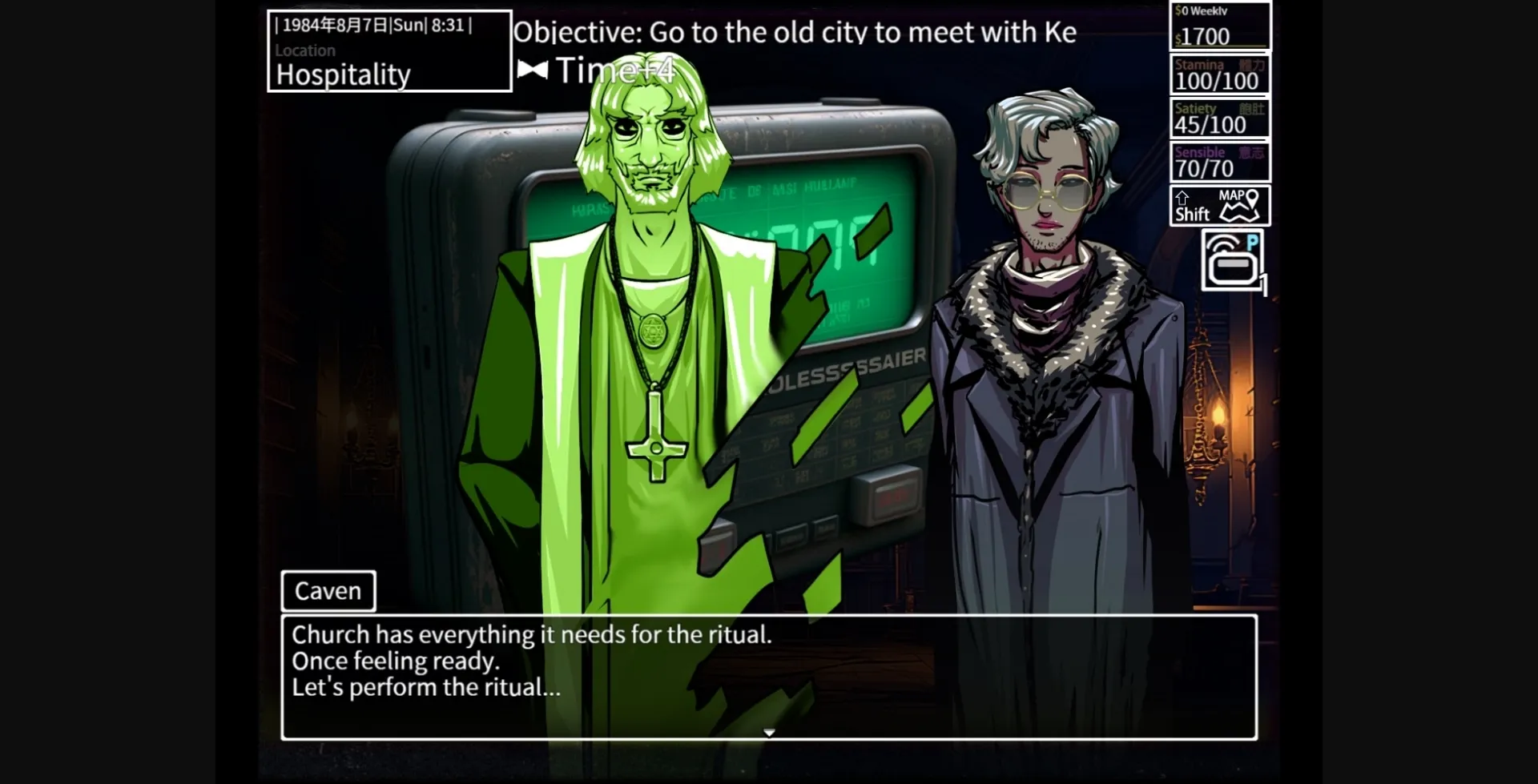Click the dollar sign on the Weekly money panel
The width and height of the screenshot is (1538, 784).
coord(1178,10)
